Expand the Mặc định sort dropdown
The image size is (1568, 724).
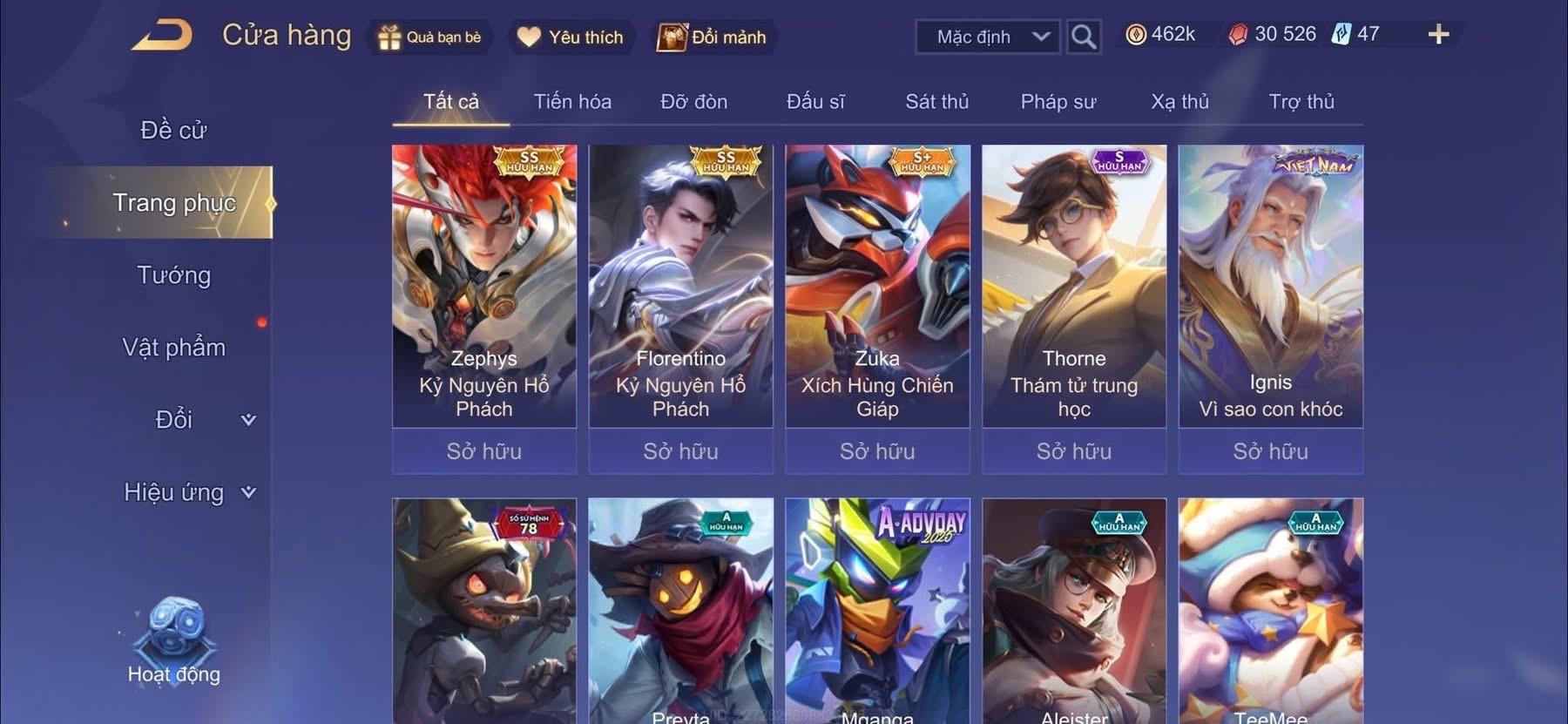pos(988,37)
